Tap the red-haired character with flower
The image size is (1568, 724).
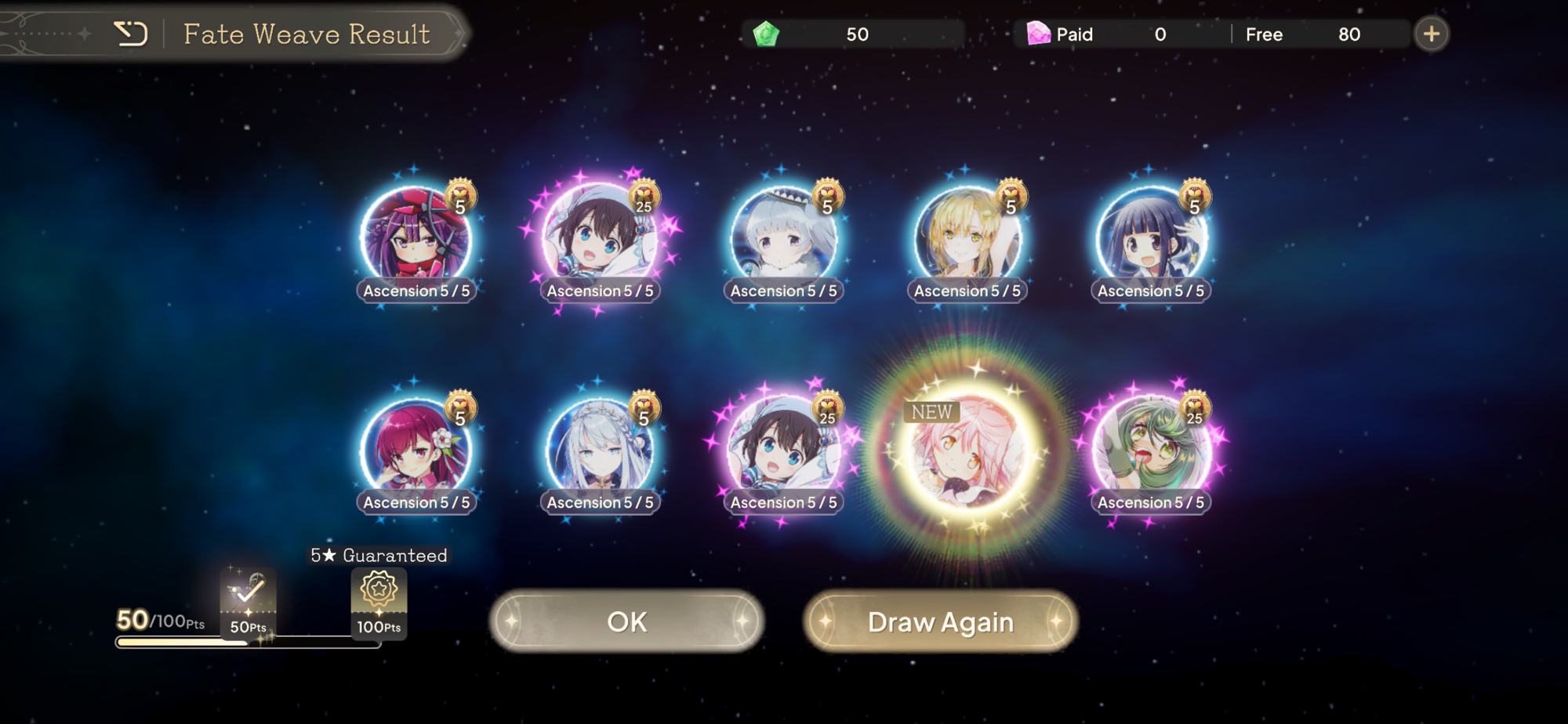coord(416,451)
